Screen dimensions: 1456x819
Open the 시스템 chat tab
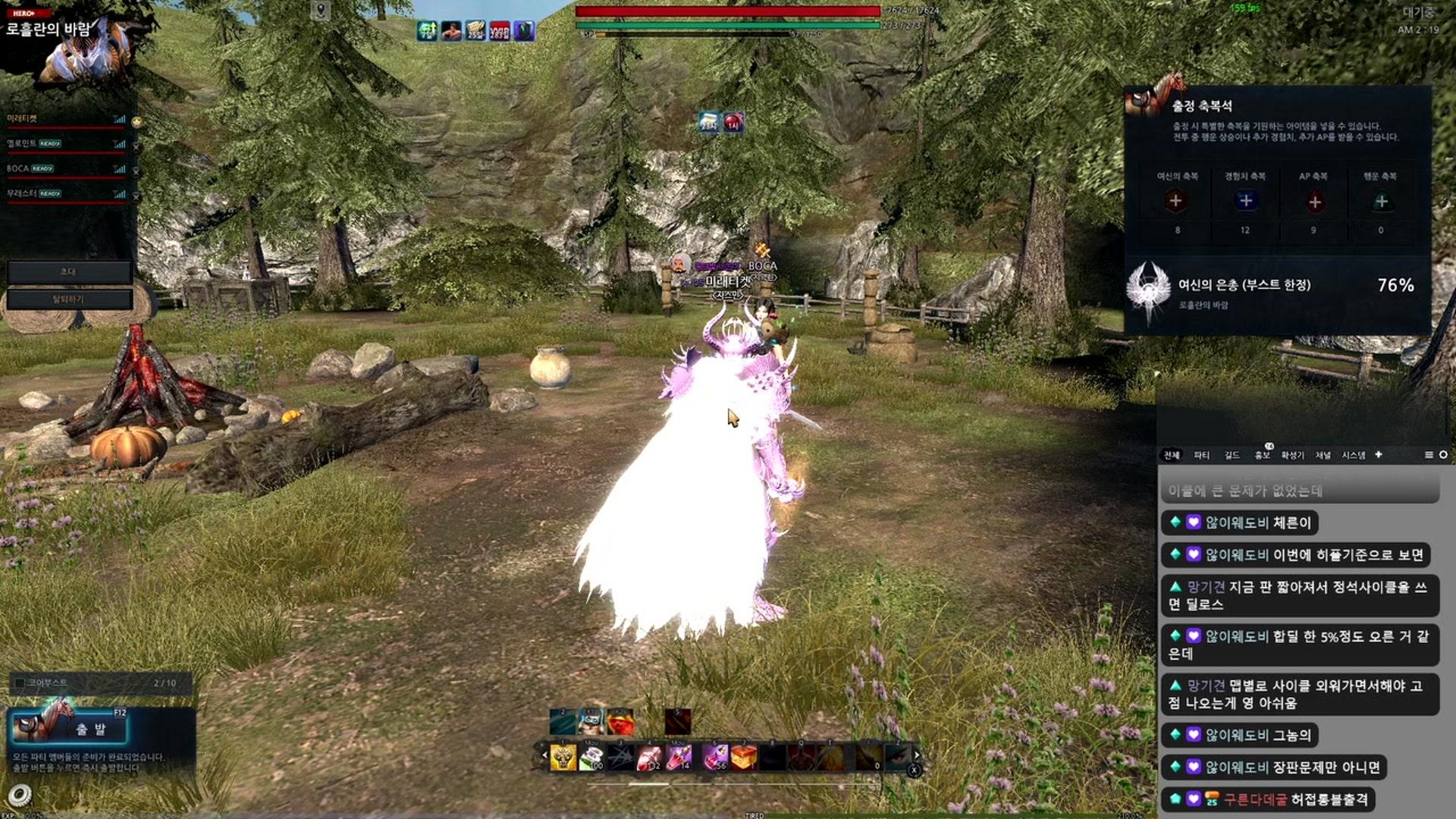click(x=1353, y=455)
